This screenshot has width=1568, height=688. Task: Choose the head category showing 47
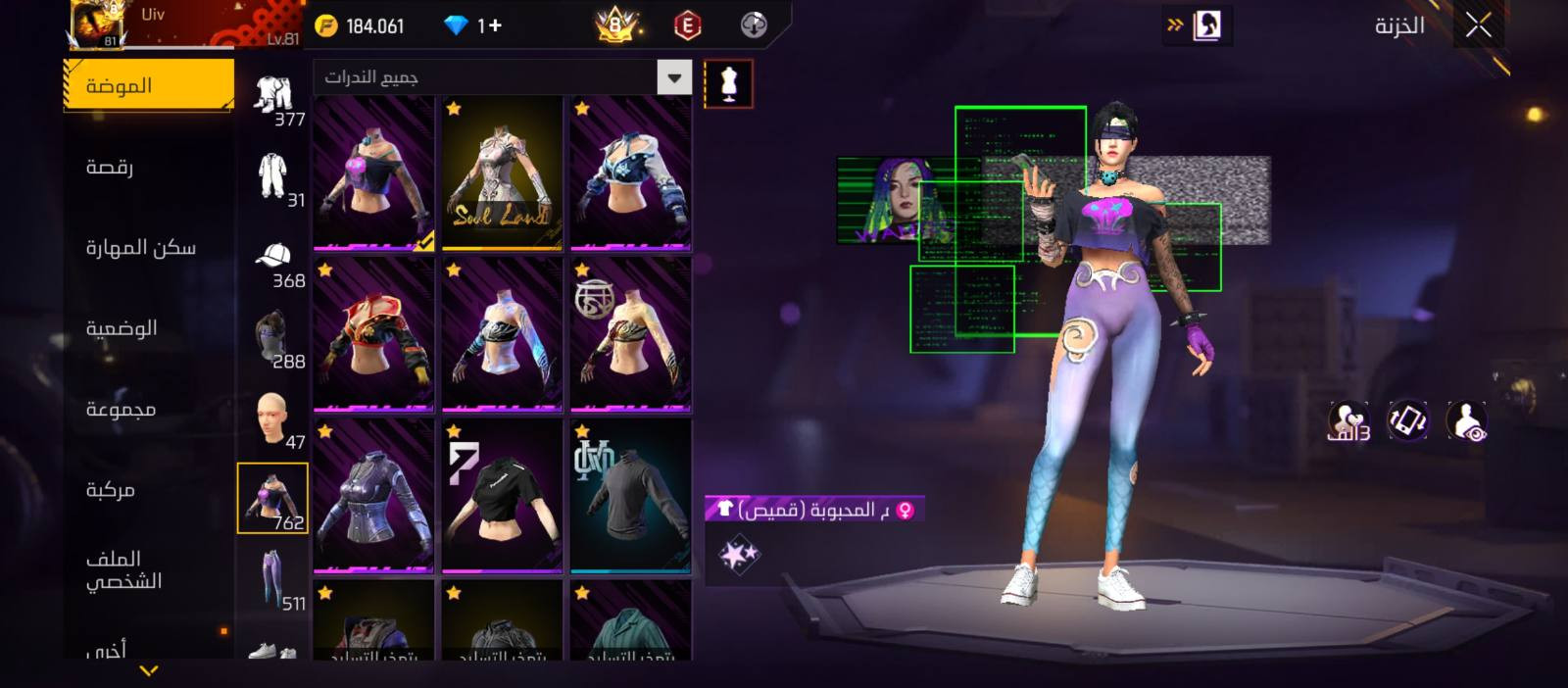point(273,420)
